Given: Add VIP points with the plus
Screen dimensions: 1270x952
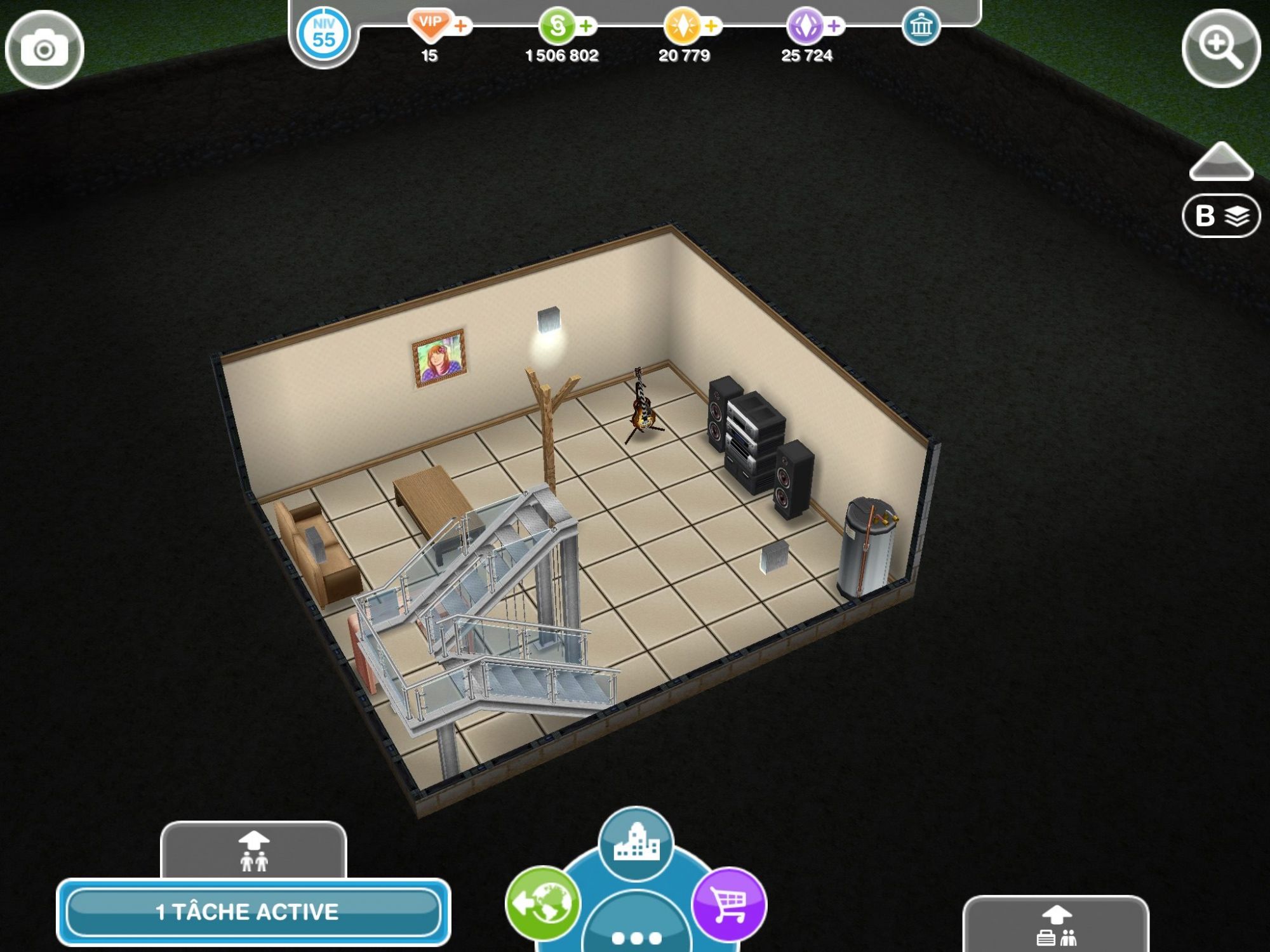Looking at the screenshot, I should (462, 26).
